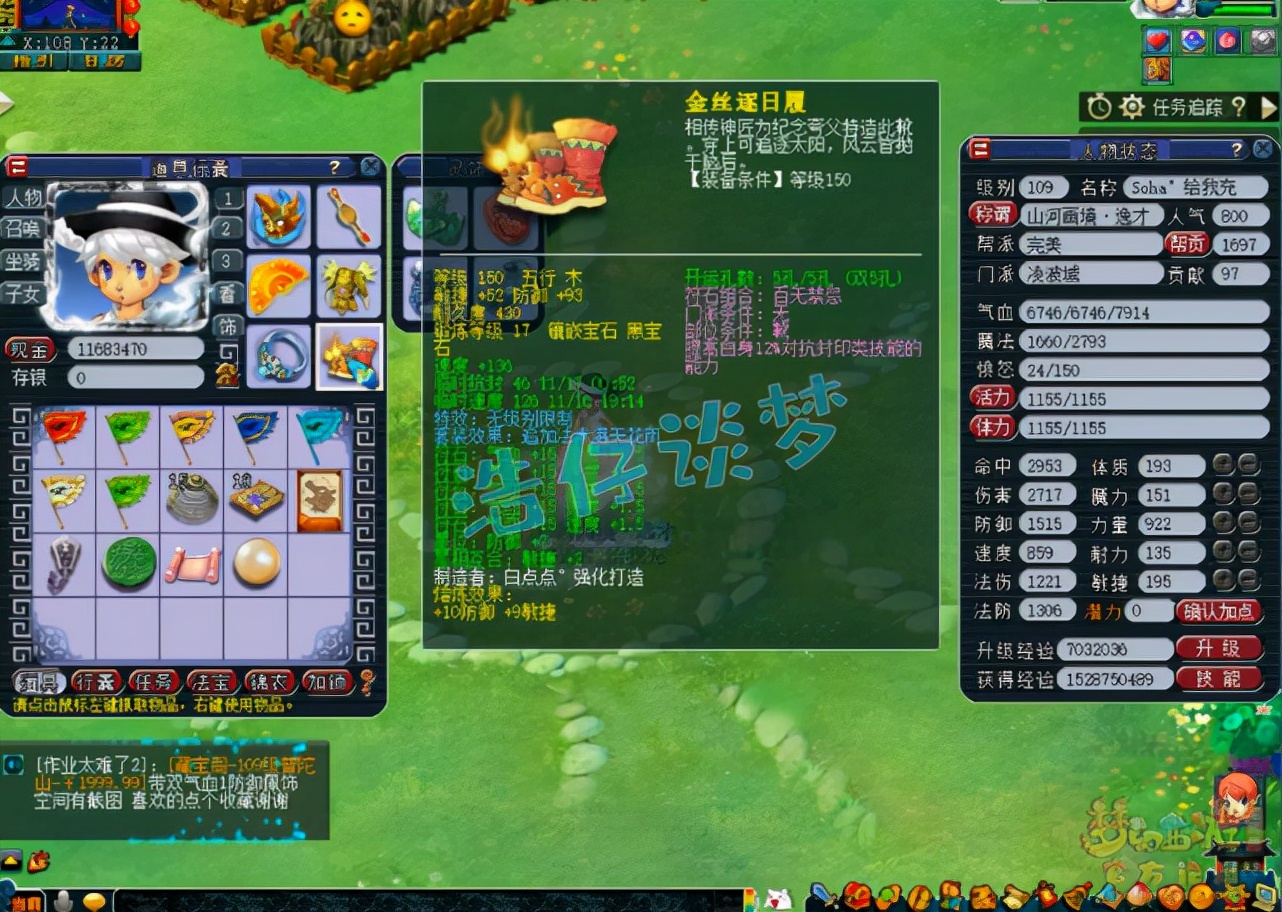This screenshot has width=1282, height=912.
Task: Toggle the 加锁 item lock mode
Action: pos(329,680)
